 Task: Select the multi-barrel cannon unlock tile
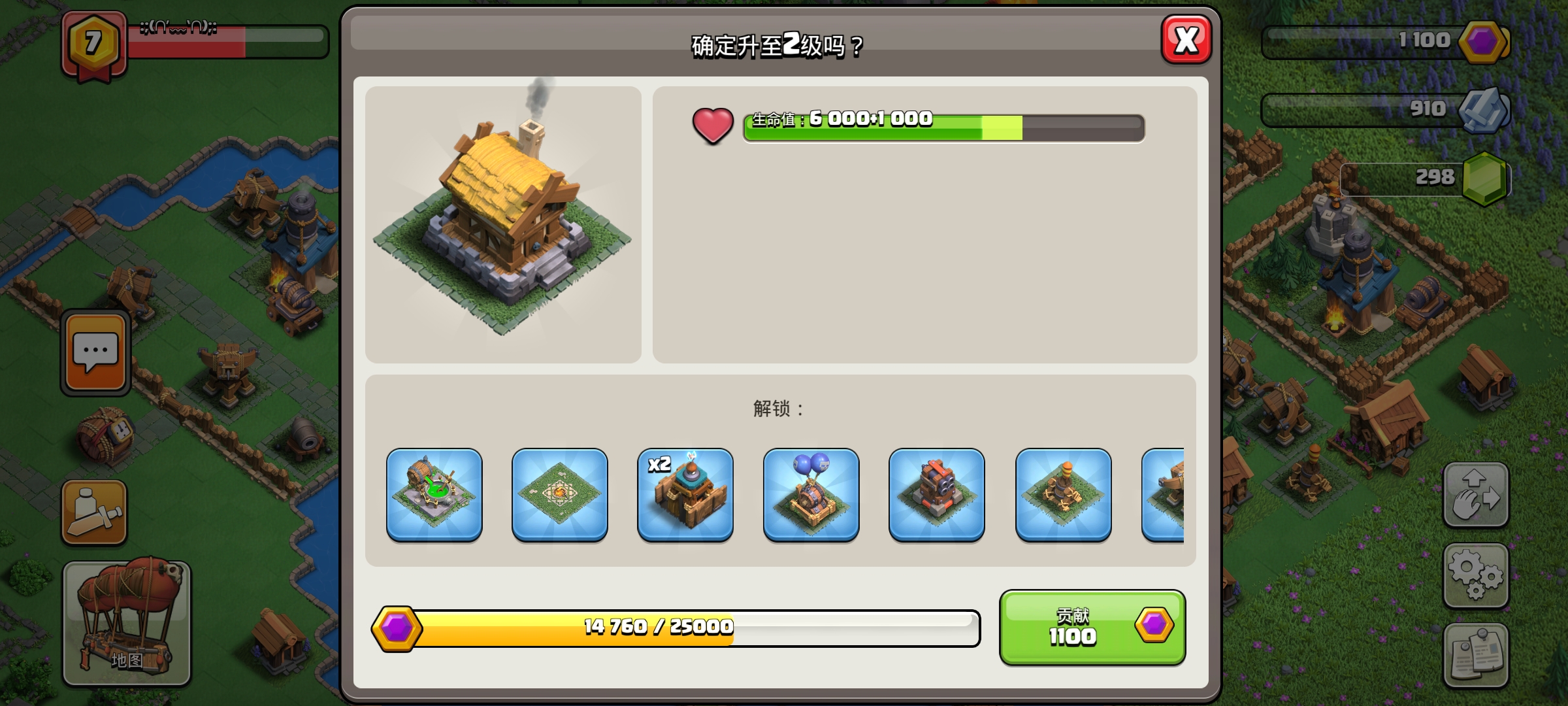tap(936, 495)
